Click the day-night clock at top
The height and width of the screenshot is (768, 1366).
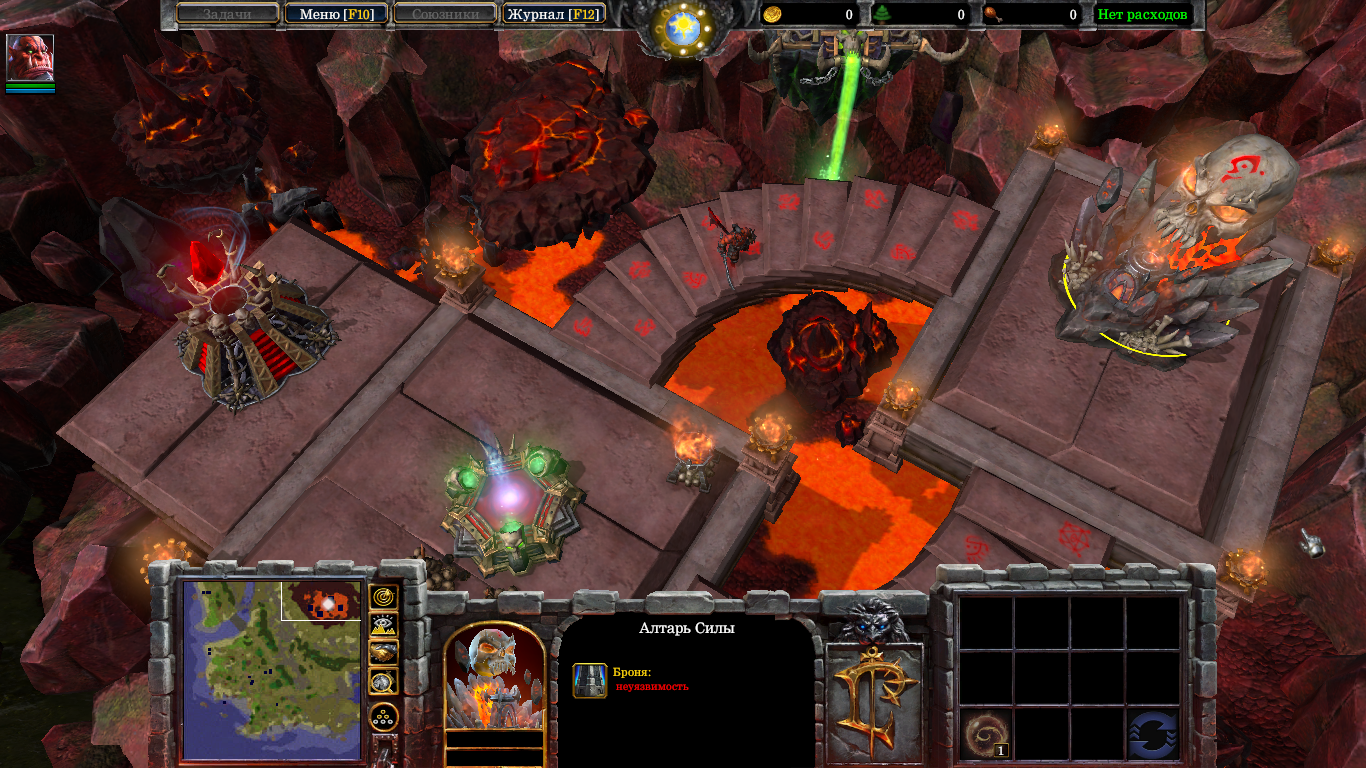point(684,27)
